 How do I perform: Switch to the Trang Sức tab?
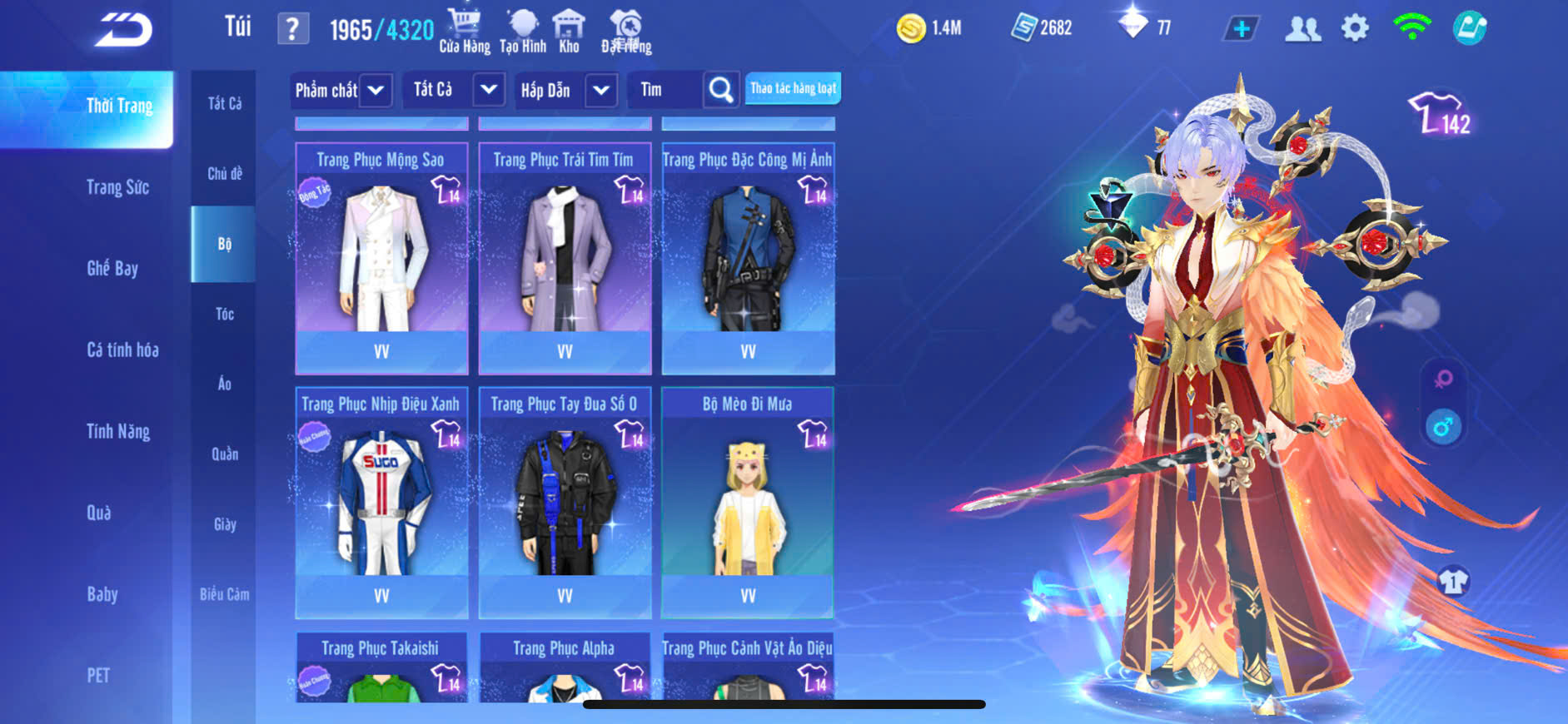point(117,187)
